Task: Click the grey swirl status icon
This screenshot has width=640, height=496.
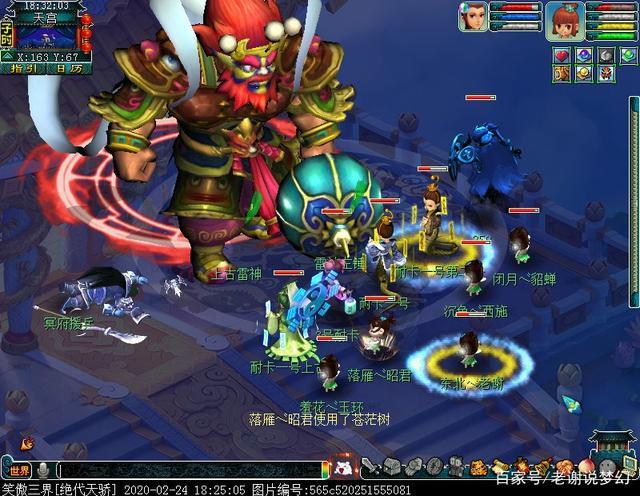Action: point(605,53)
